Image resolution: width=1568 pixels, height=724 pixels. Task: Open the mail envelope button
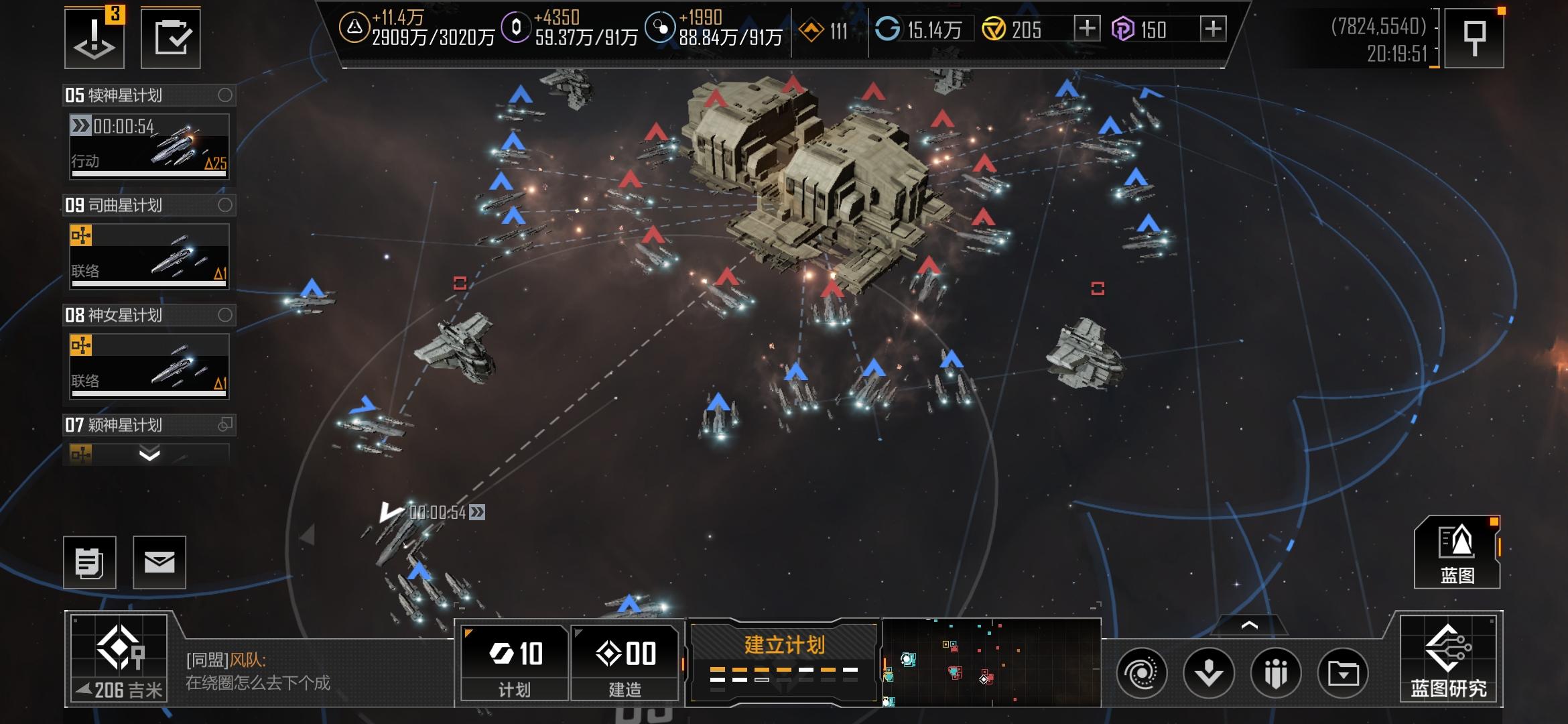(159, 562)
